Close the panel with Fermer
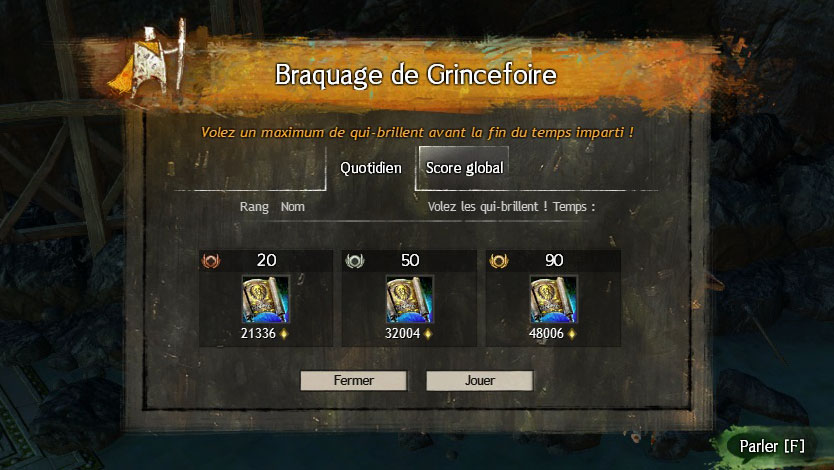This screenshot has height=470, width=834. pos(354,381)
